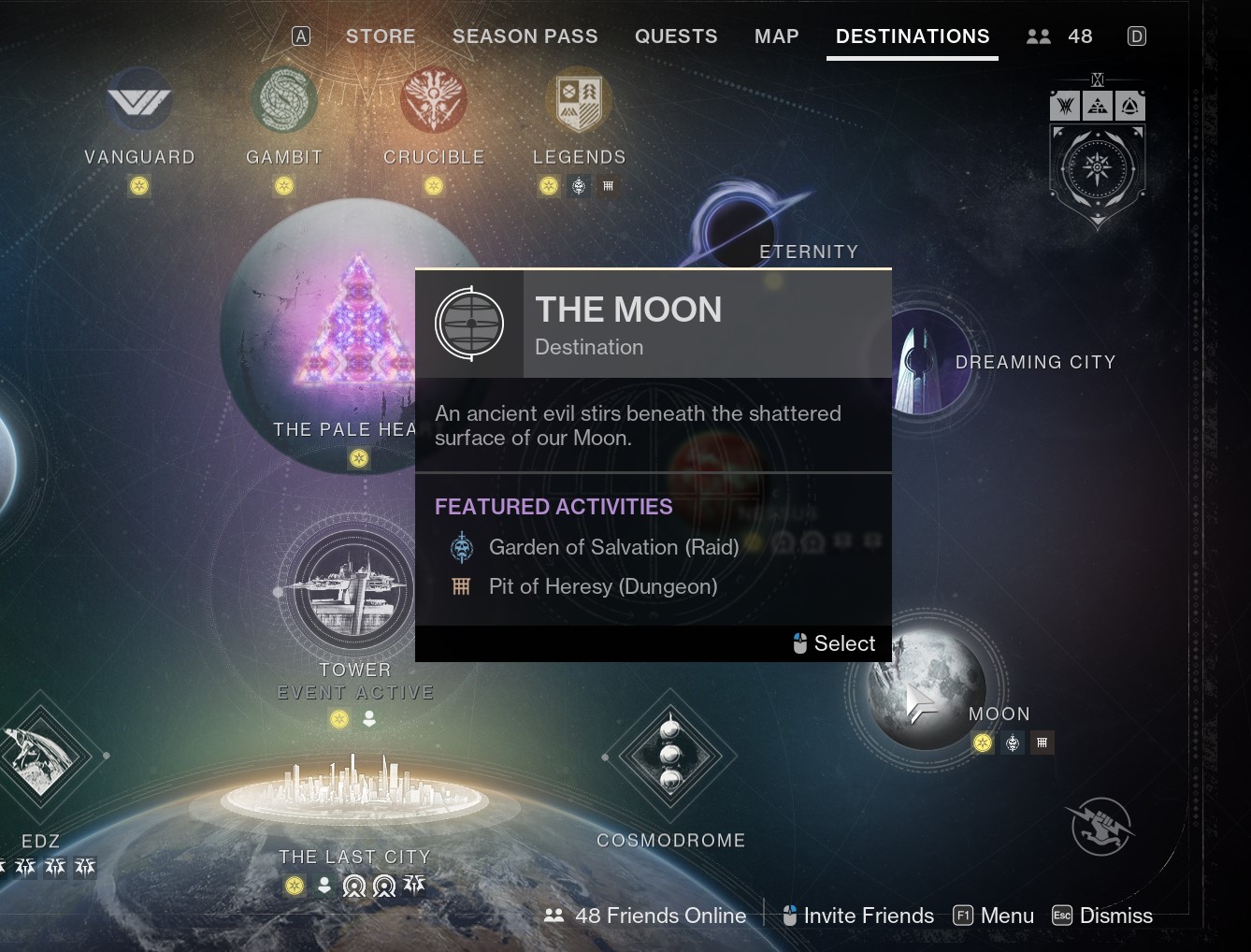Choose the Cosmodrome destination
Viewport: 1251px width, 952px height.
click(x=670, y=754)
